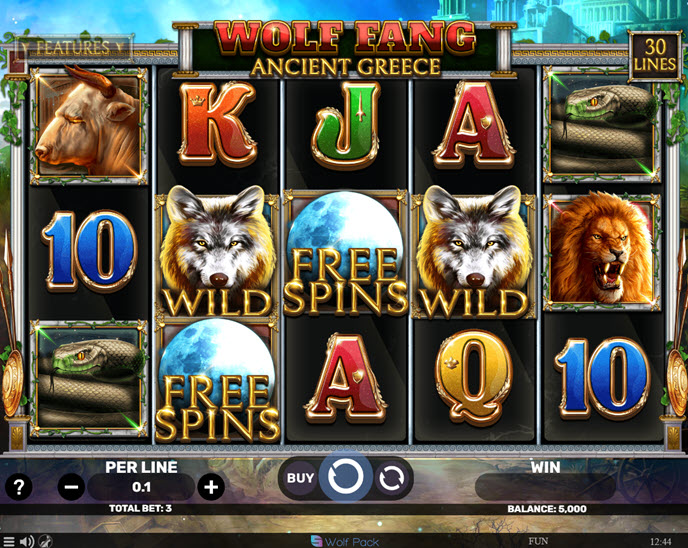Decrease the per line bet
Viewport: 688px width, 548px height.
pos(71,488)
